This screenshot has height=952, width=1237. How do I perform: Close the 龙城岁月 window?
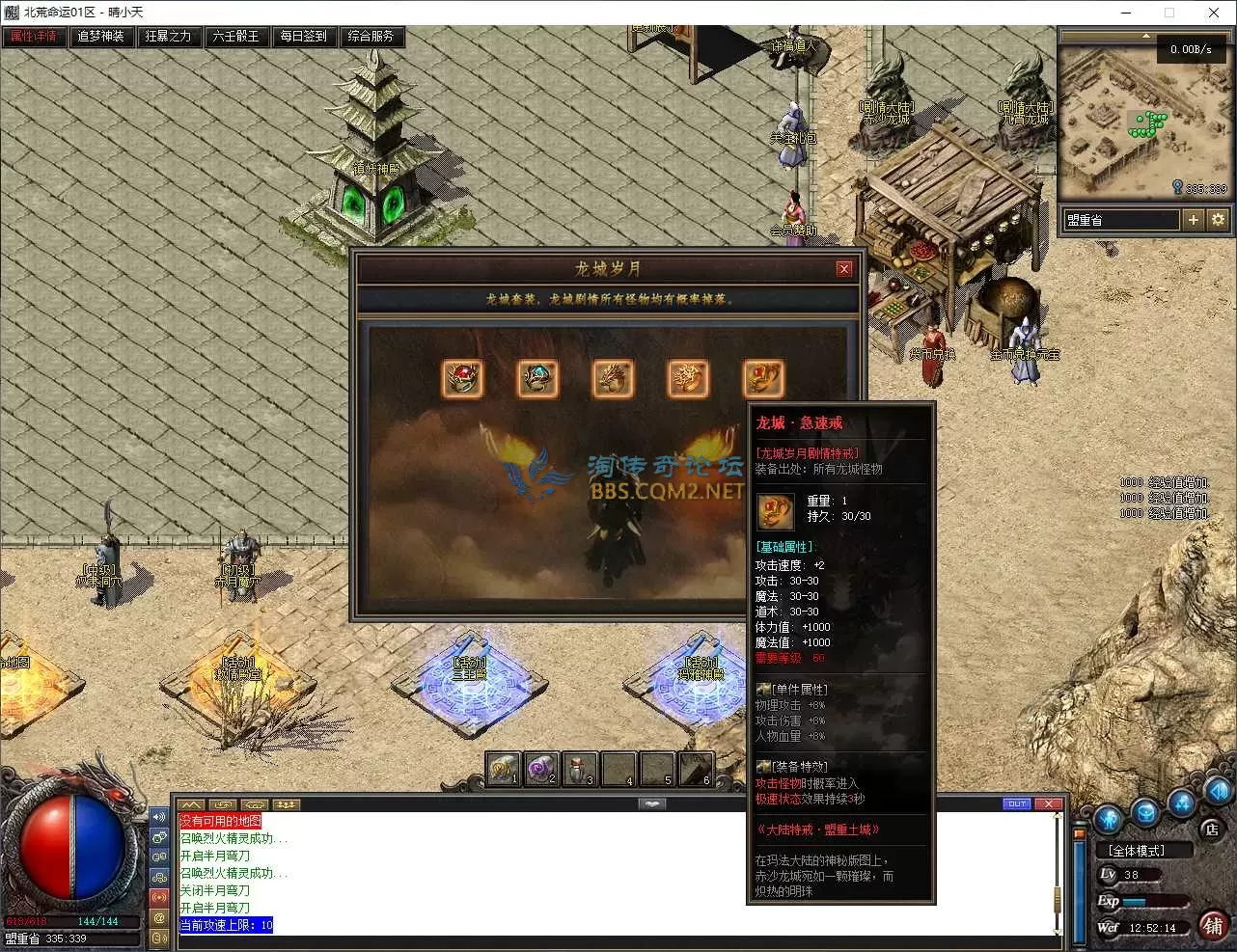(844, 269)
